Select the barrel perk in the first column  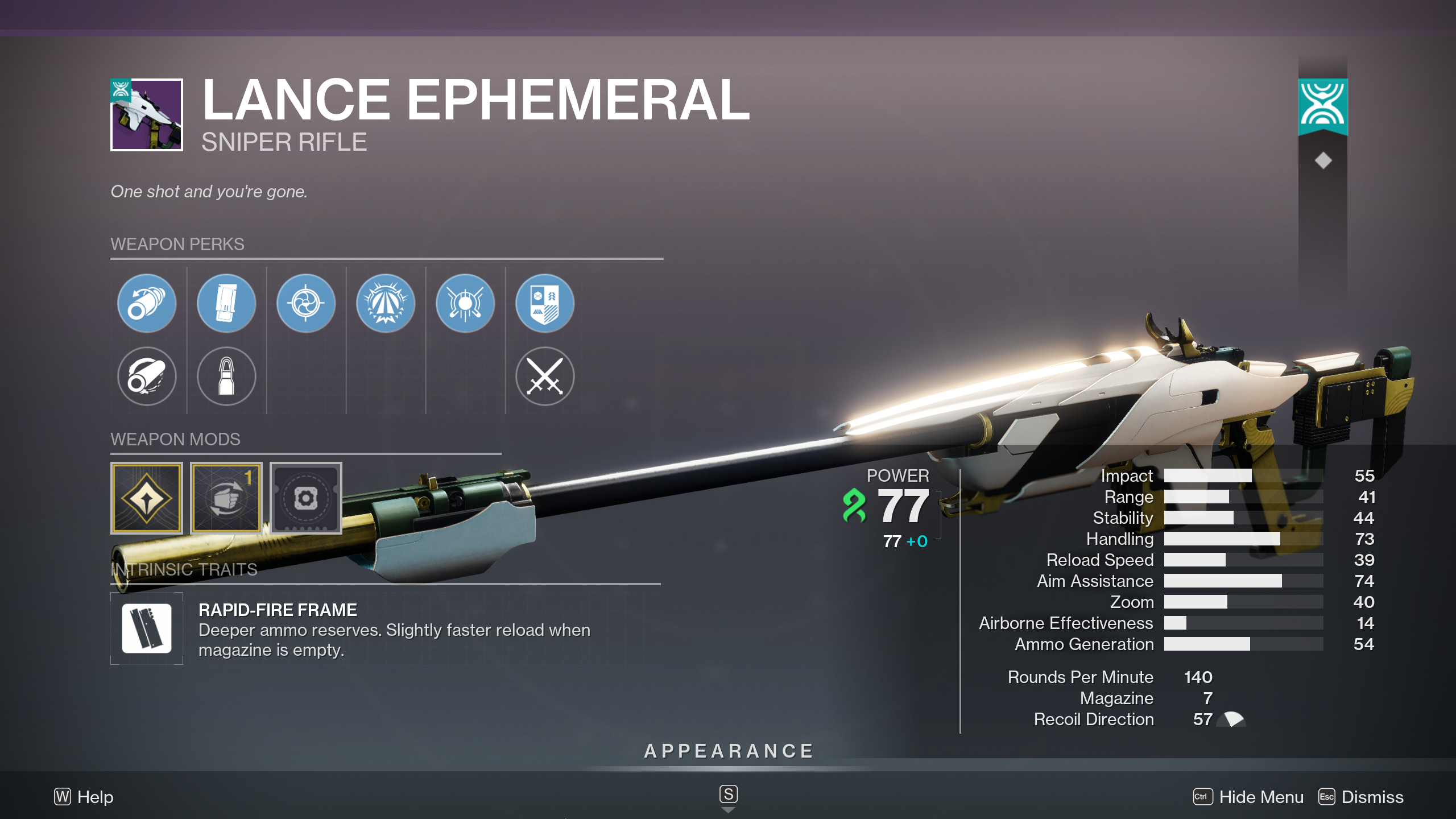tap(146, 303)
